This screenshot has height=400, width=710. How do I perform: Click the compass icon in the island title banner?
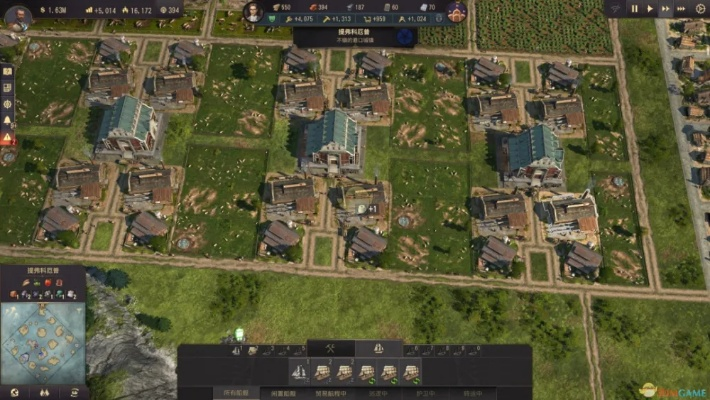(x=405, y=37)
